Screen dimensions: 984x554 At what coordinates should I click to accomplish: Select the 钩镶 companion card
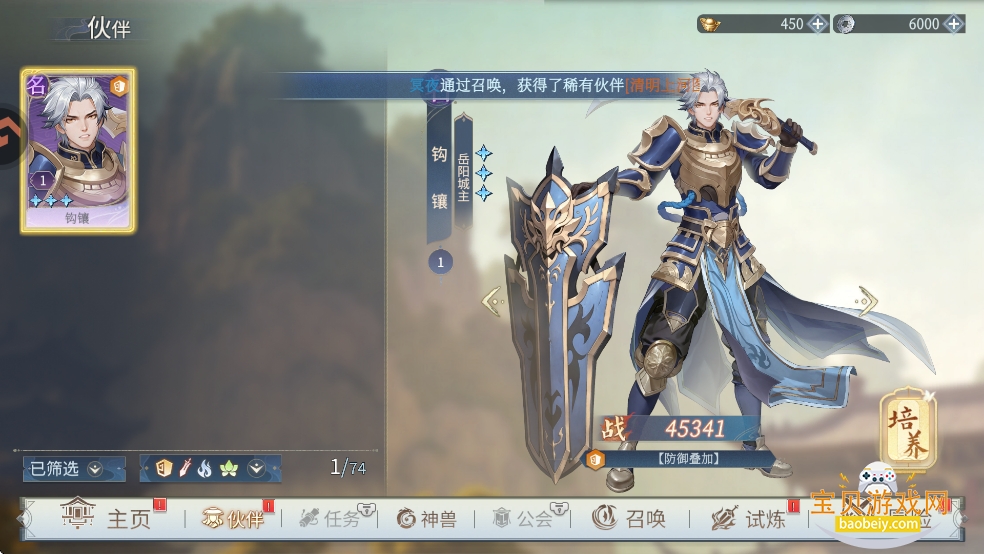pyautogui.click(x=78, y=150)
